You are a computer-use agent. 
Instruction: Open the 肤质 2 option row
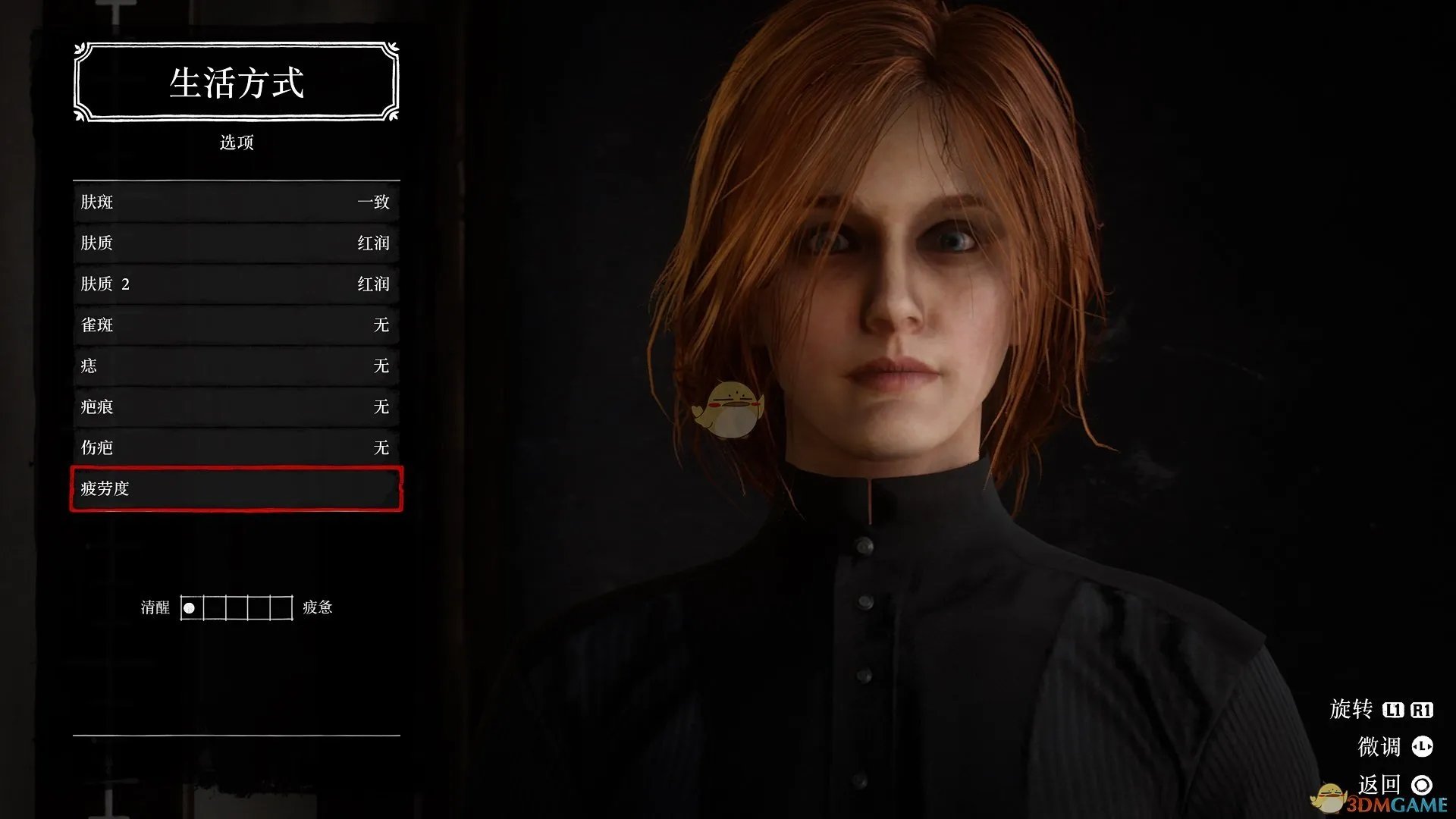[236, 284]
